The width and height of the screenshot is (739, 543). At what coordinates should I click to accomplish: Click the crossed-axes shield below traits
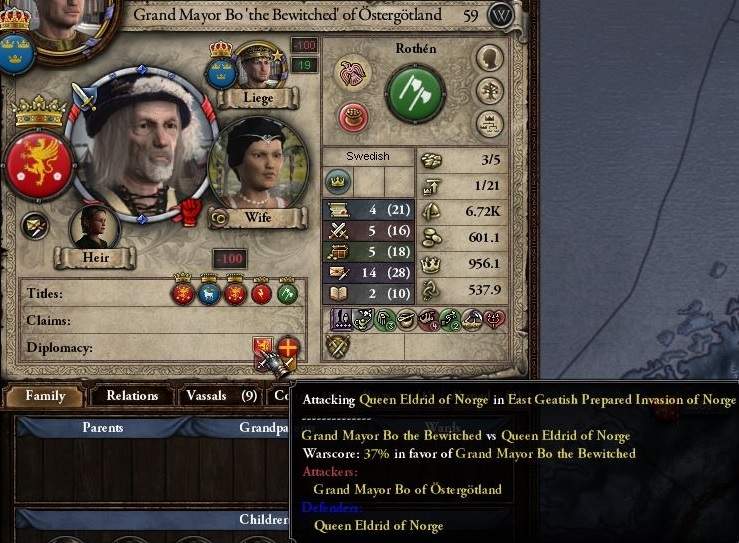337,346
